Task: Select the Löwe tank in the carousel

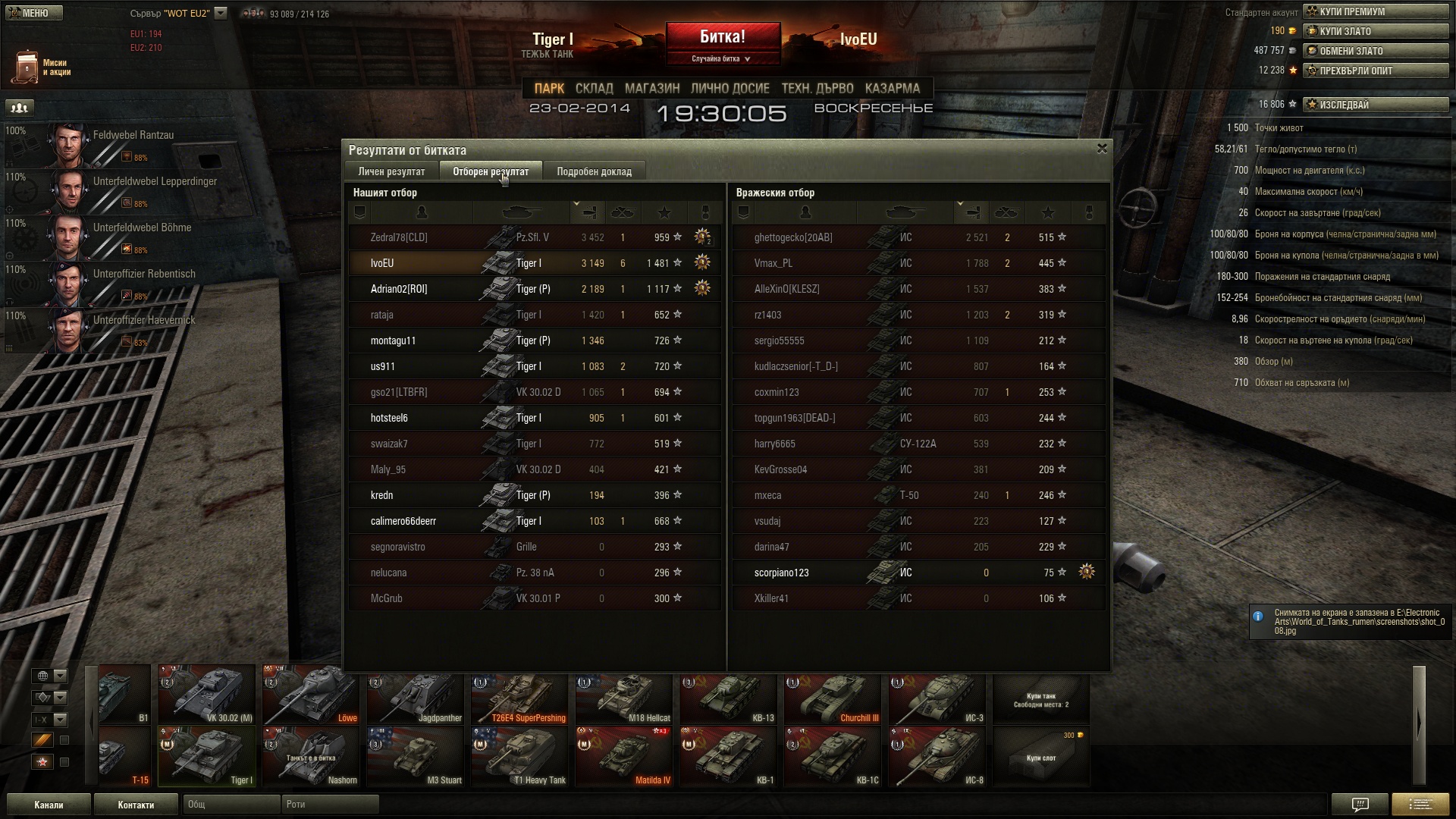Action: coord(311,695)
